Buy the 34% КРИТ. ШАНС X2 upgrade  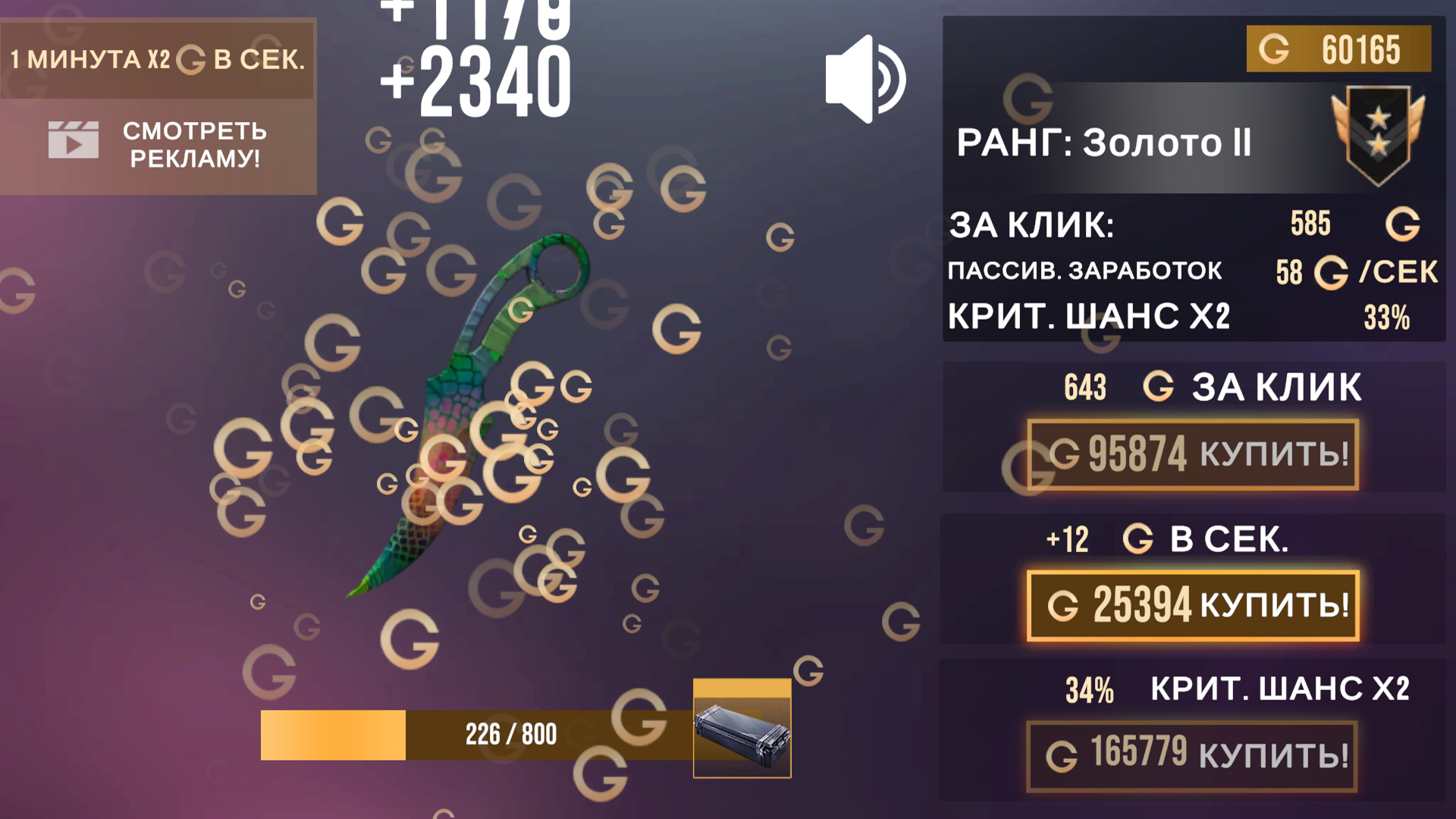coord(1193,758)
